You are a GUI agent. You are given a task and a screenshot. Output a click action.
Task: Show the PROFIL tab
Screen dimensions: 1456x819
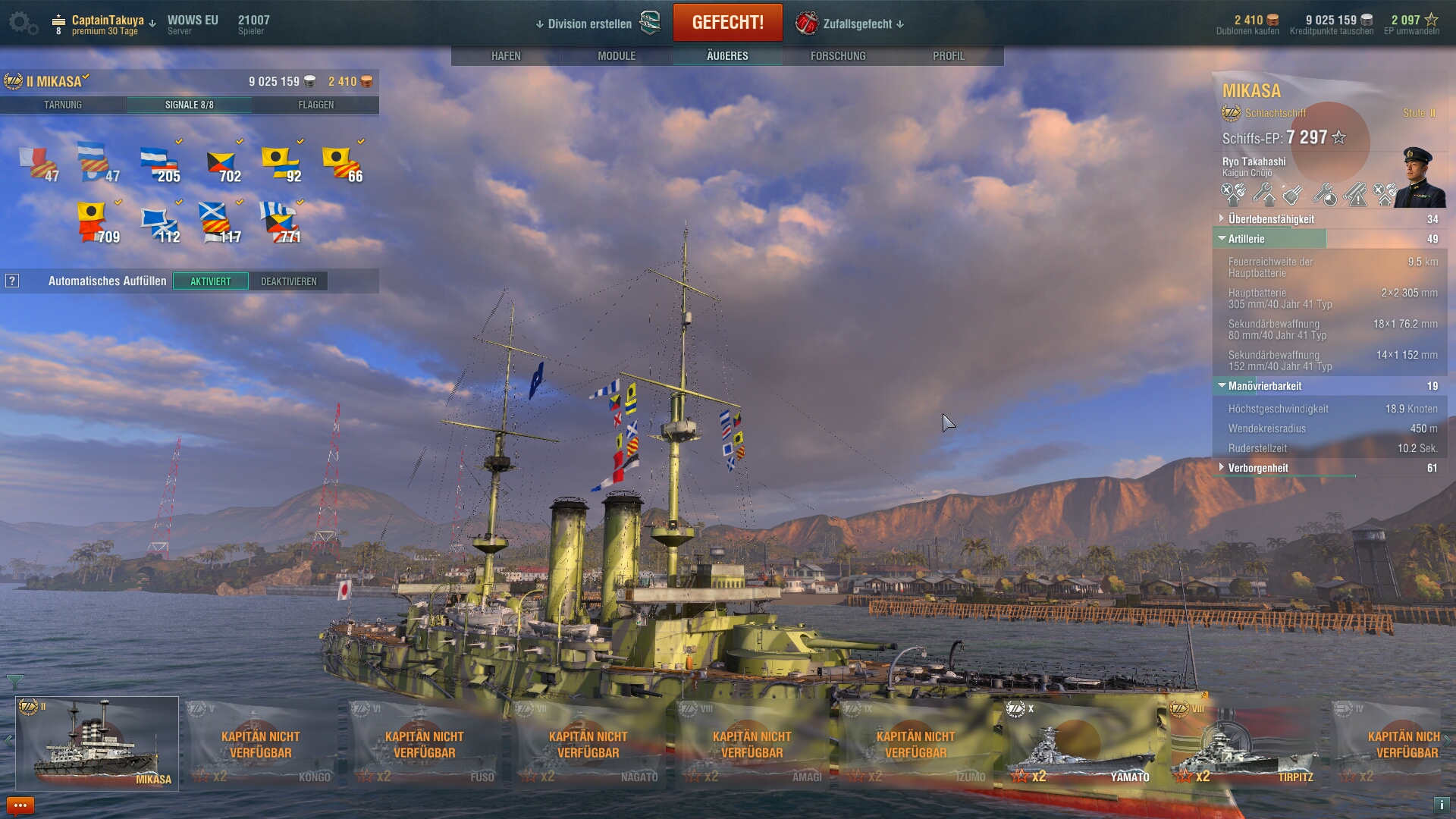click(949, 56)
